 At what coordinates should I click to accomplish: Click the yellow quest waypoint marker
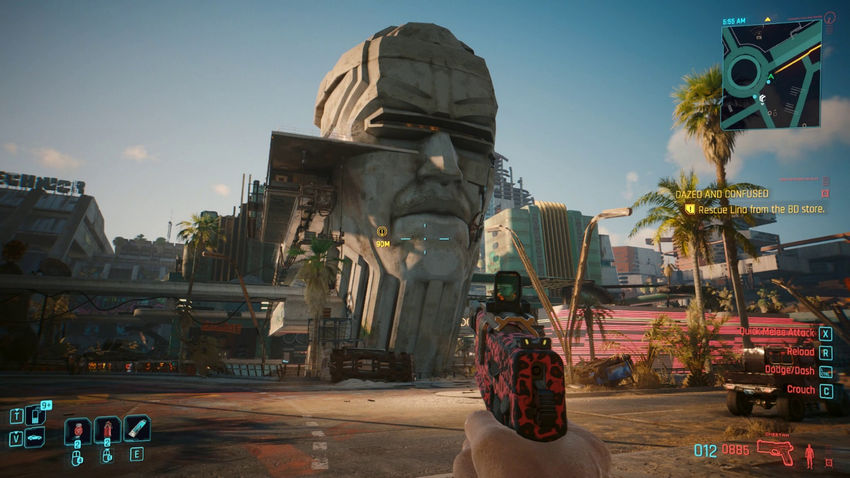click(x=382, y=232)
